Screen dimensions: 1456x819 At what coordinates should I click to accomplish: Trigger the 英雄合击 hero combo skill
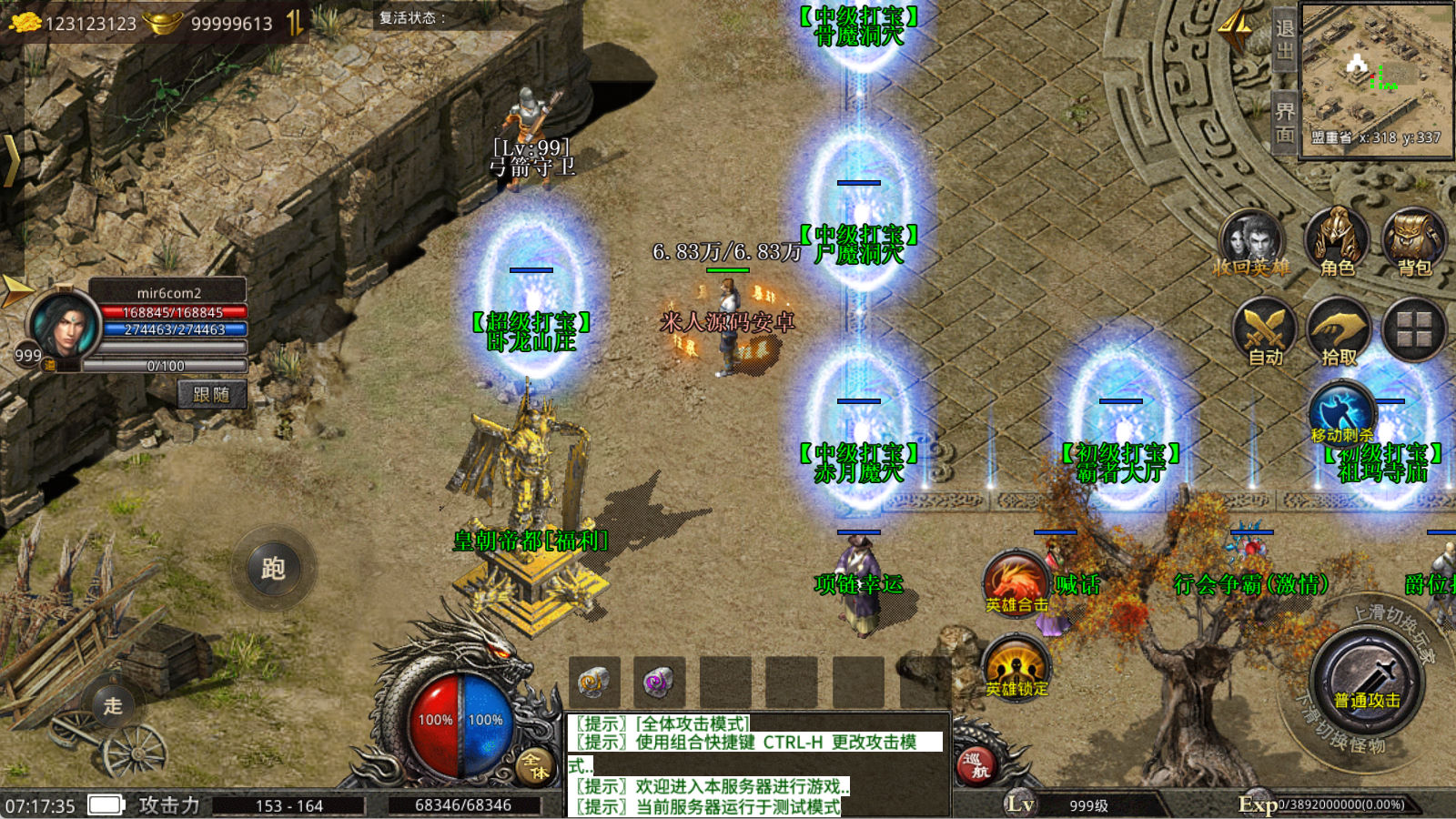[x=1016, y=581]
